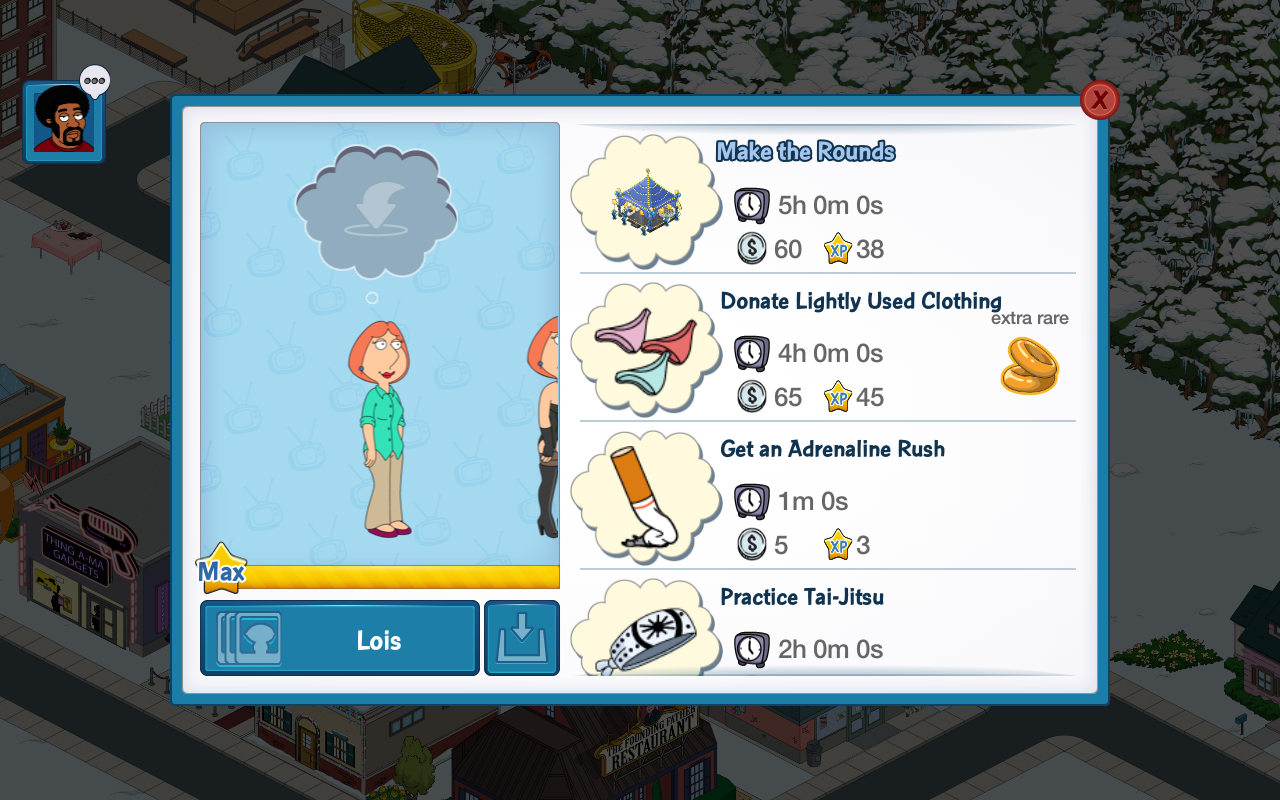Pick the Practice Tai-Jitsu task
Viewport: 1280px width, 800px height.
point(826,626)
